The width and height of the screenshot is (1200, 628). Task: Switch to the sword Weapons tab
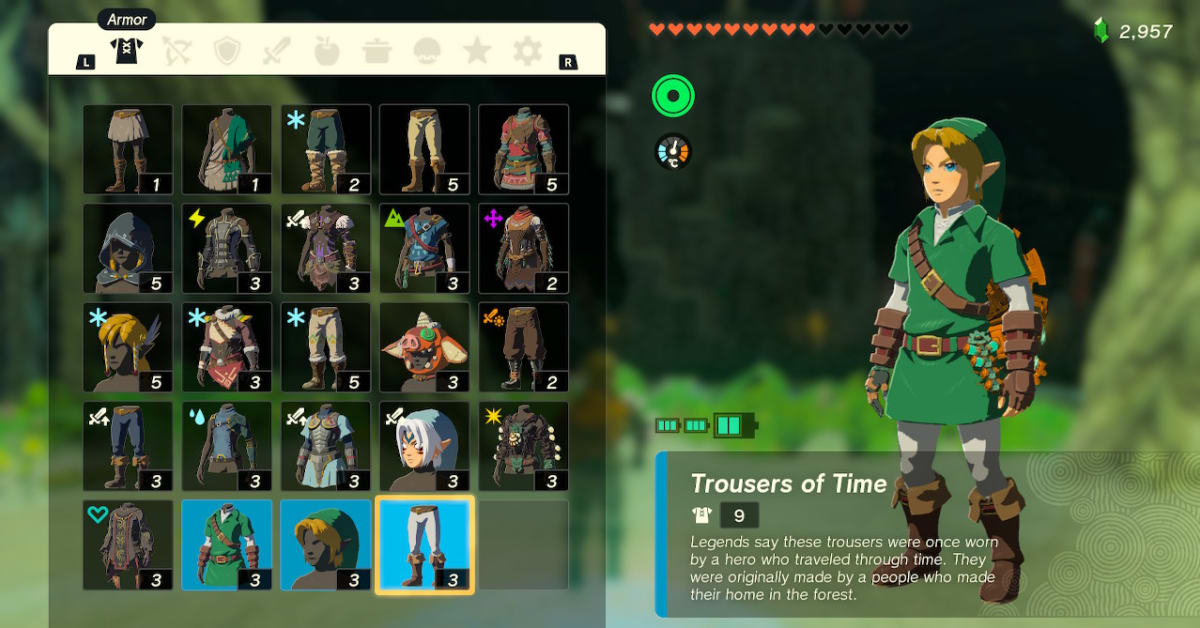pos(277,50)
